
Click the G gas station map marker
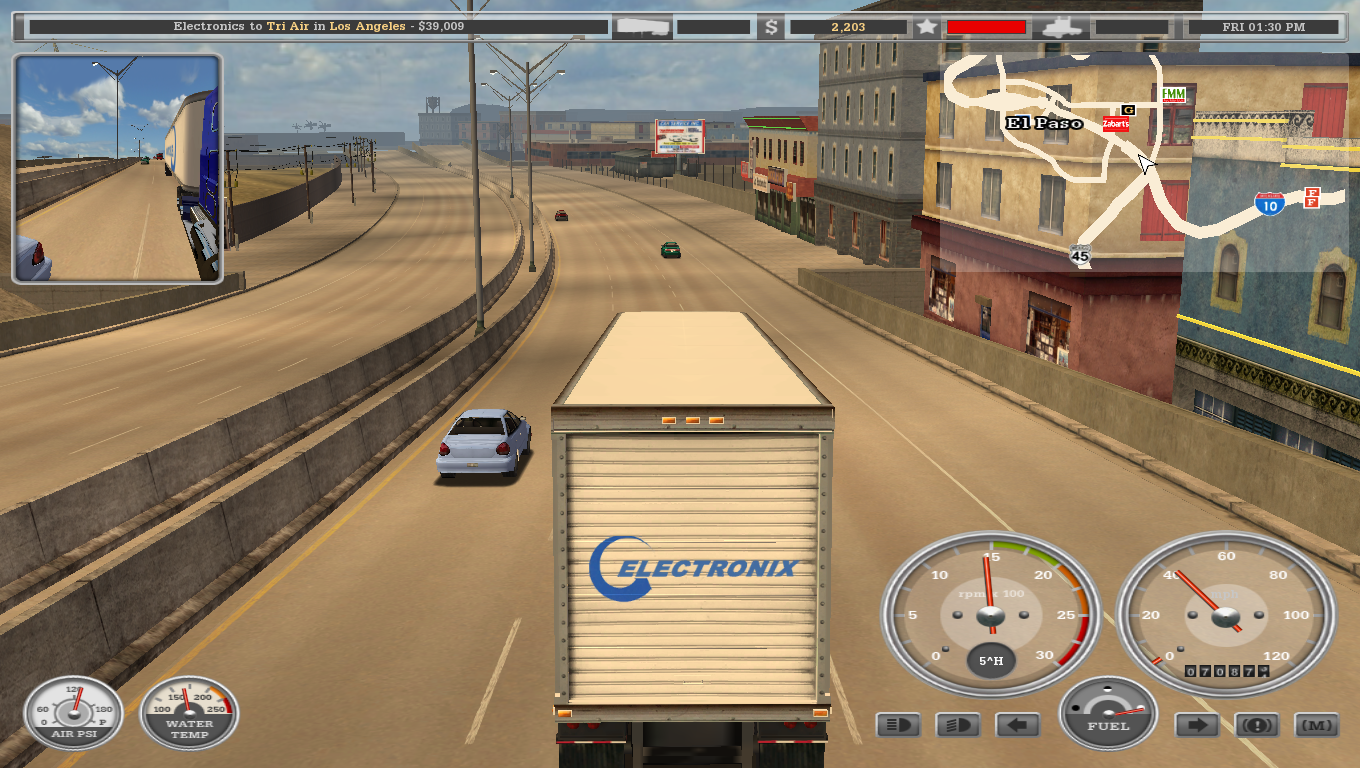pos(1129,109)
